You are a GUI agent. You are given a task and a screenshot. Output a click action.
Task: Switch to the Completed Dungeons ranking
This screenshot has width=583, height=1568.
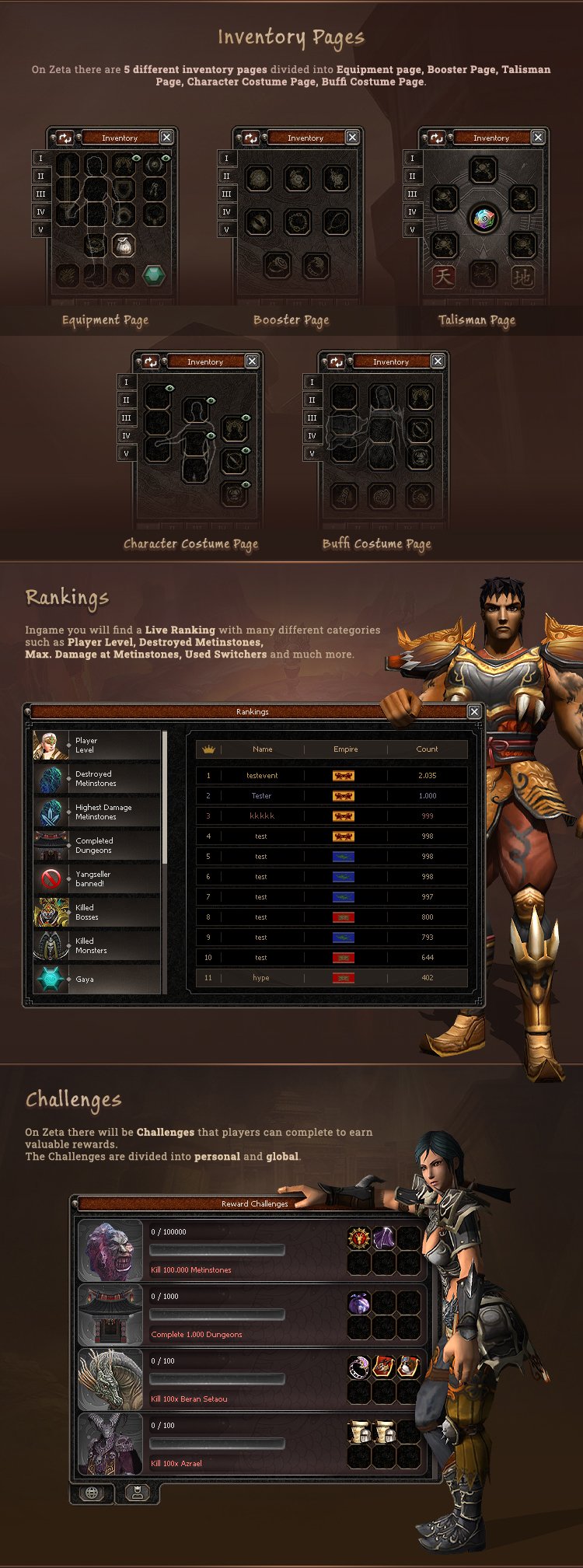point(96,846)
